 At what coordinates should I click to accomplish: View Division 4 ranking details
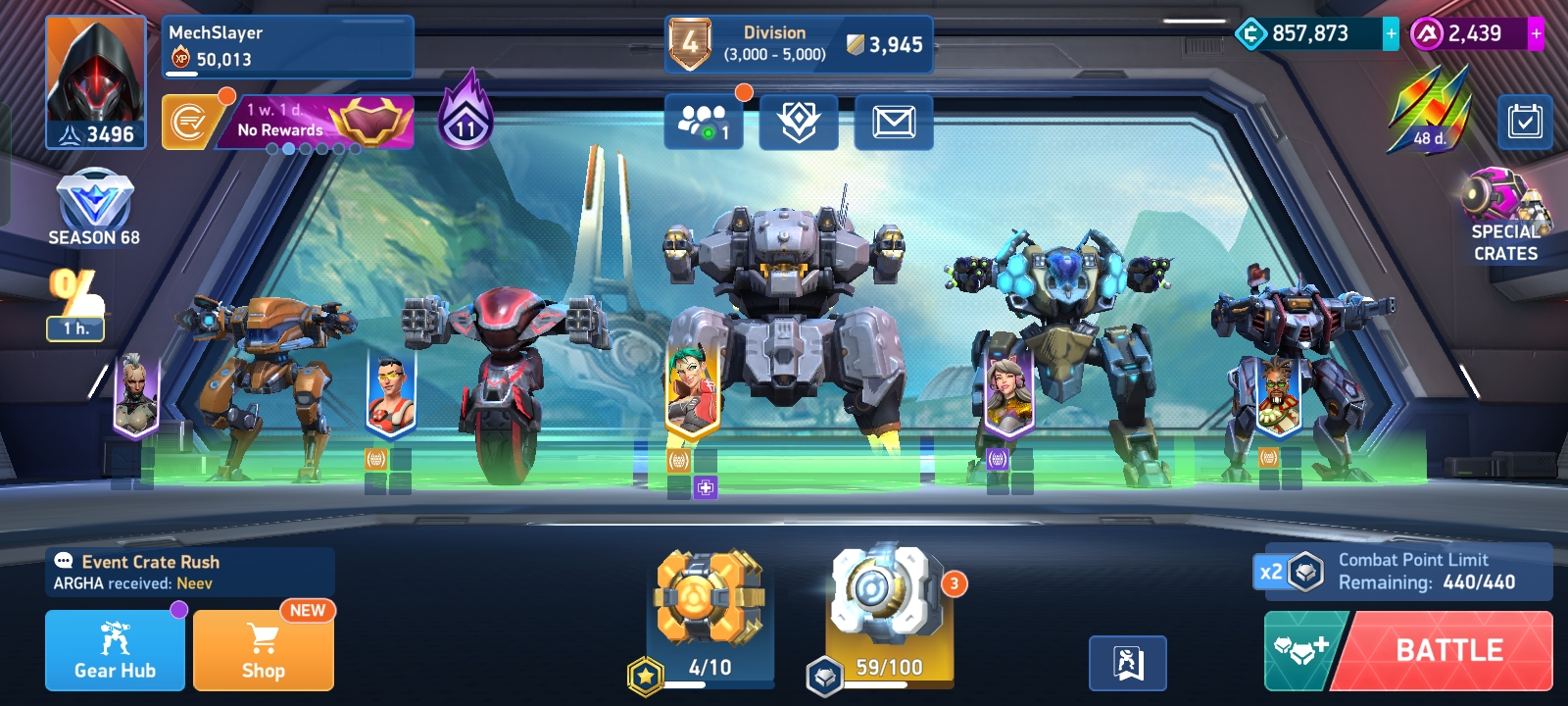[x=798, y=44]
